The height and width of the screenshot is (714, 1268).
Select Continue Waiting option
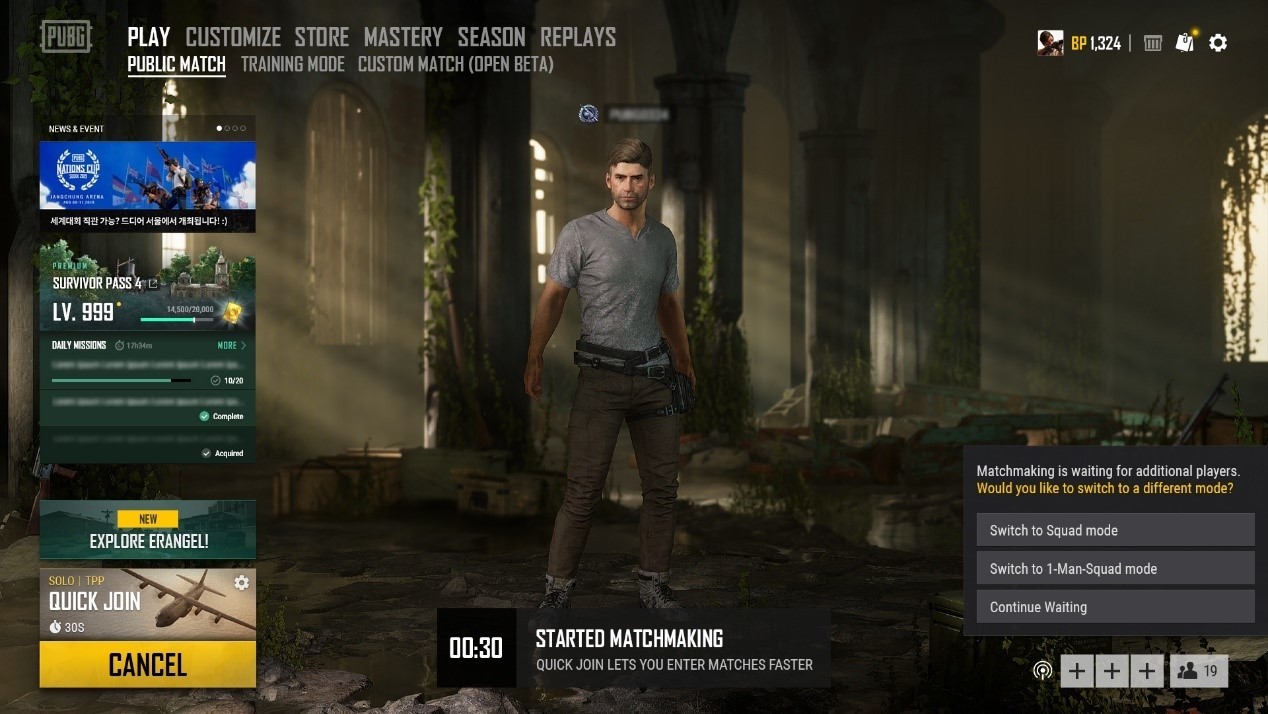1115,606
